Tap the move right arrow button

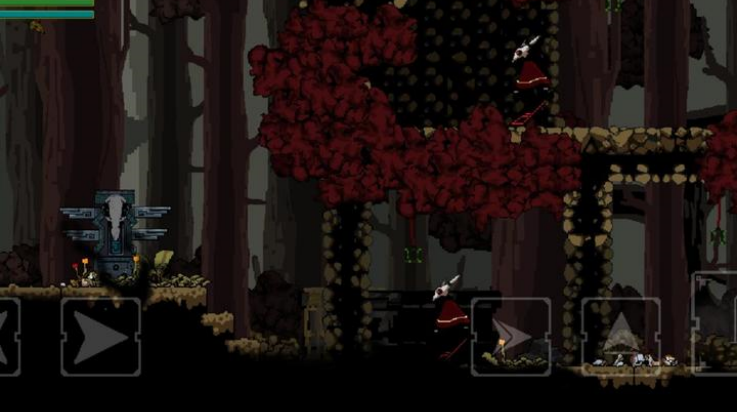tap(100, 336)
